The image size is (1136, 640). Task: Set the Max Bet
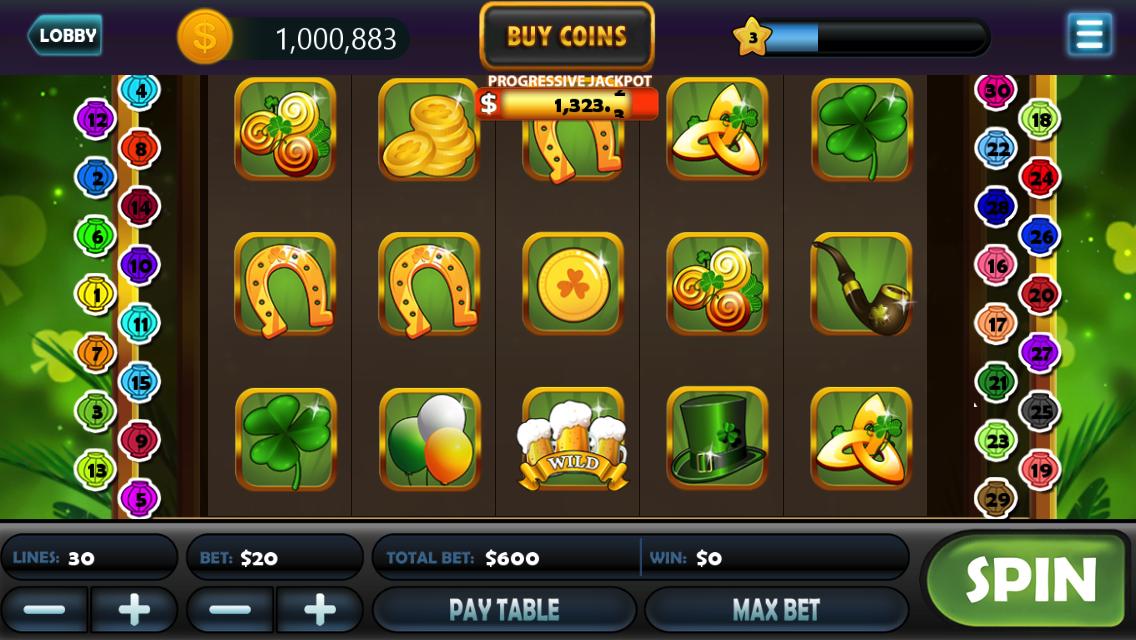point(776,609)
